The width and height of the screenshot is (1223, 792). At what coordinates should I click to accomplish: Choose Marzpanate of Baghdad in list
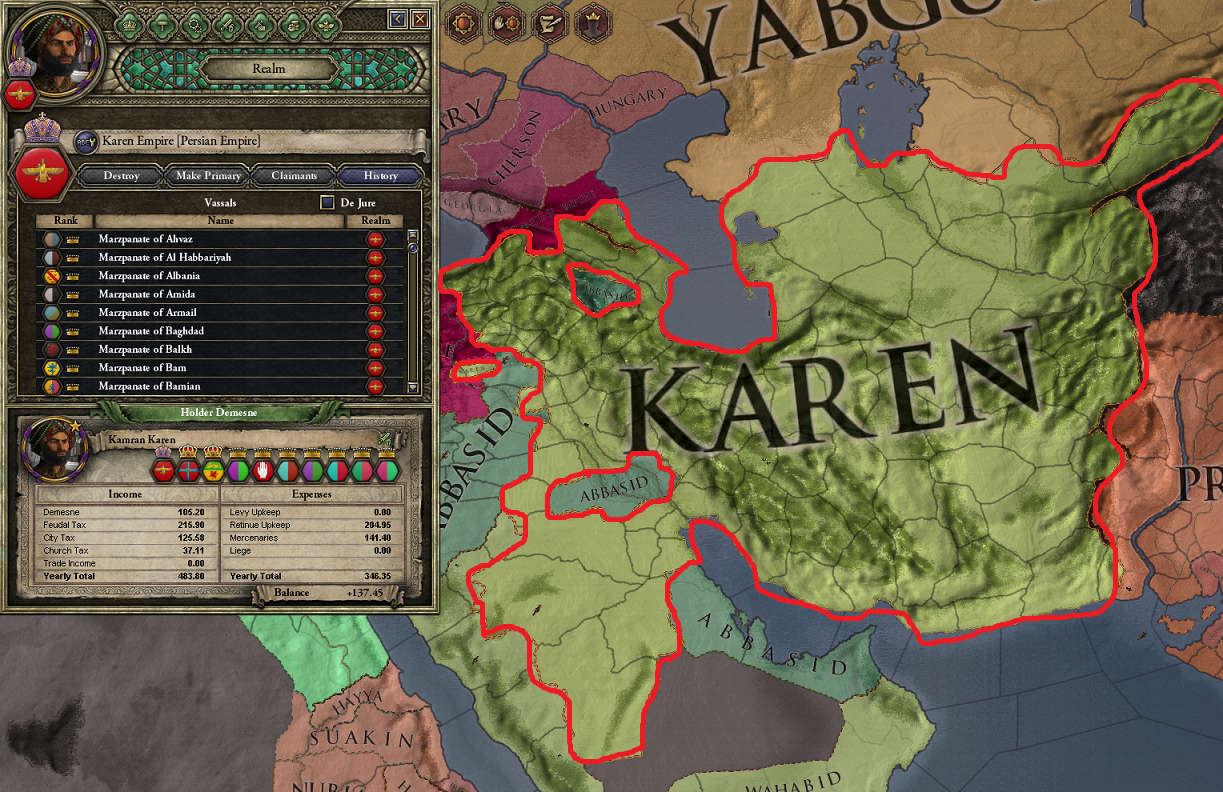click(220, 331)
